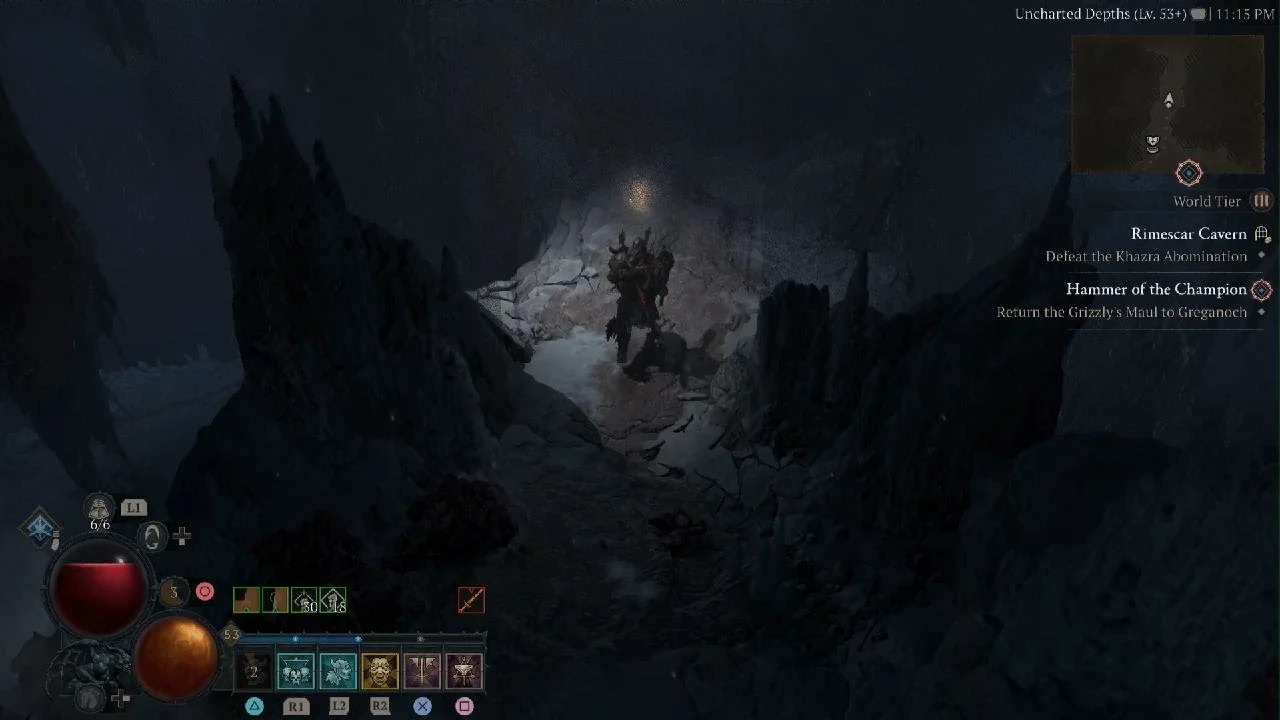Click the hooded figure icon by health orb

[152, 537]
